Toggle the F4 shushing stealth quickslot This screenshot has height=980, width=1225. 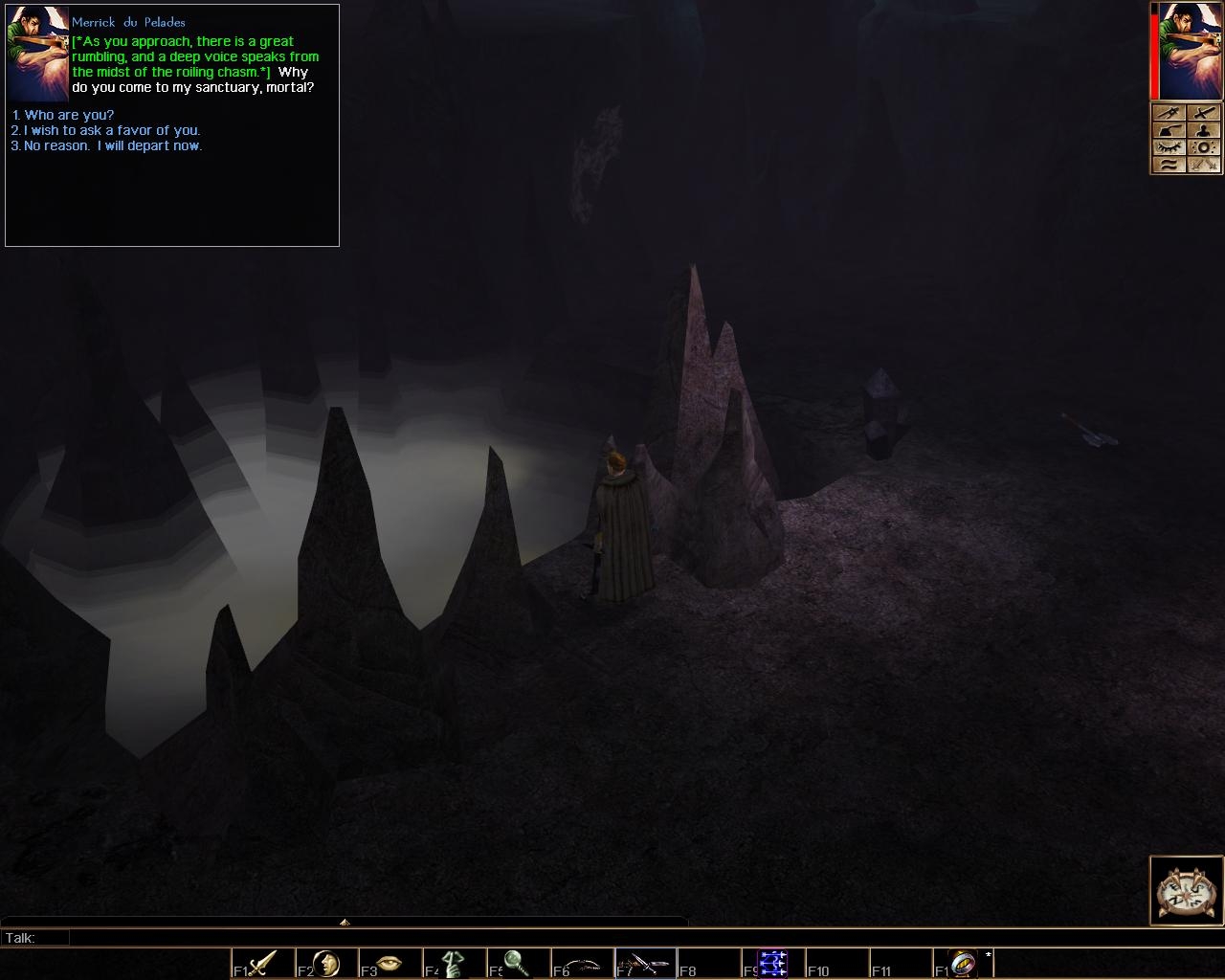[x=453, y=962]
